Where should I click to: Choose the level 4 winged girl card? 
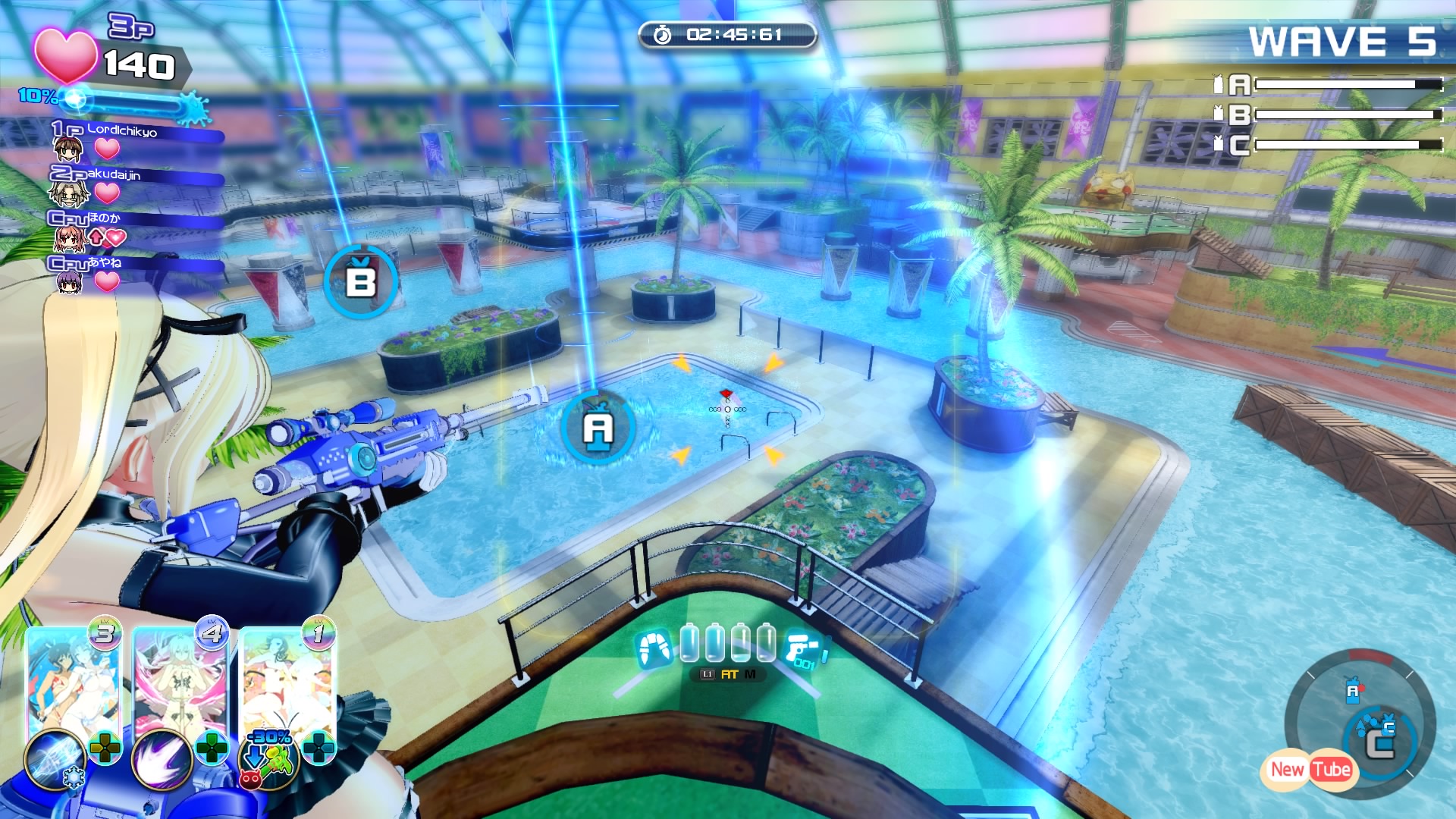[x=180, y=682]
